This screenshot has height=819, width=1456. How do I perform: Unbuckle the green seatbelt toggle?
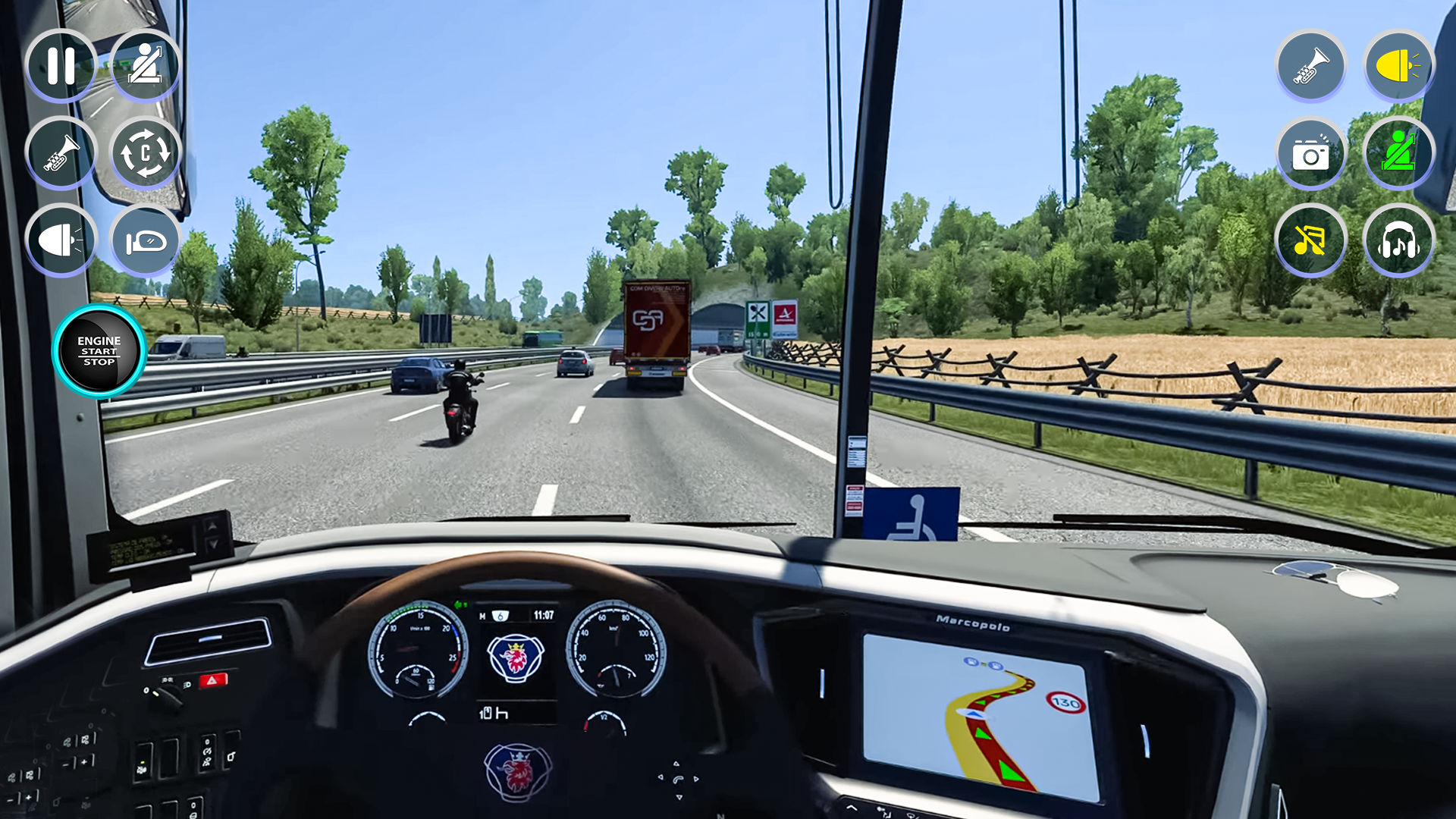[x=1398, y=153]
